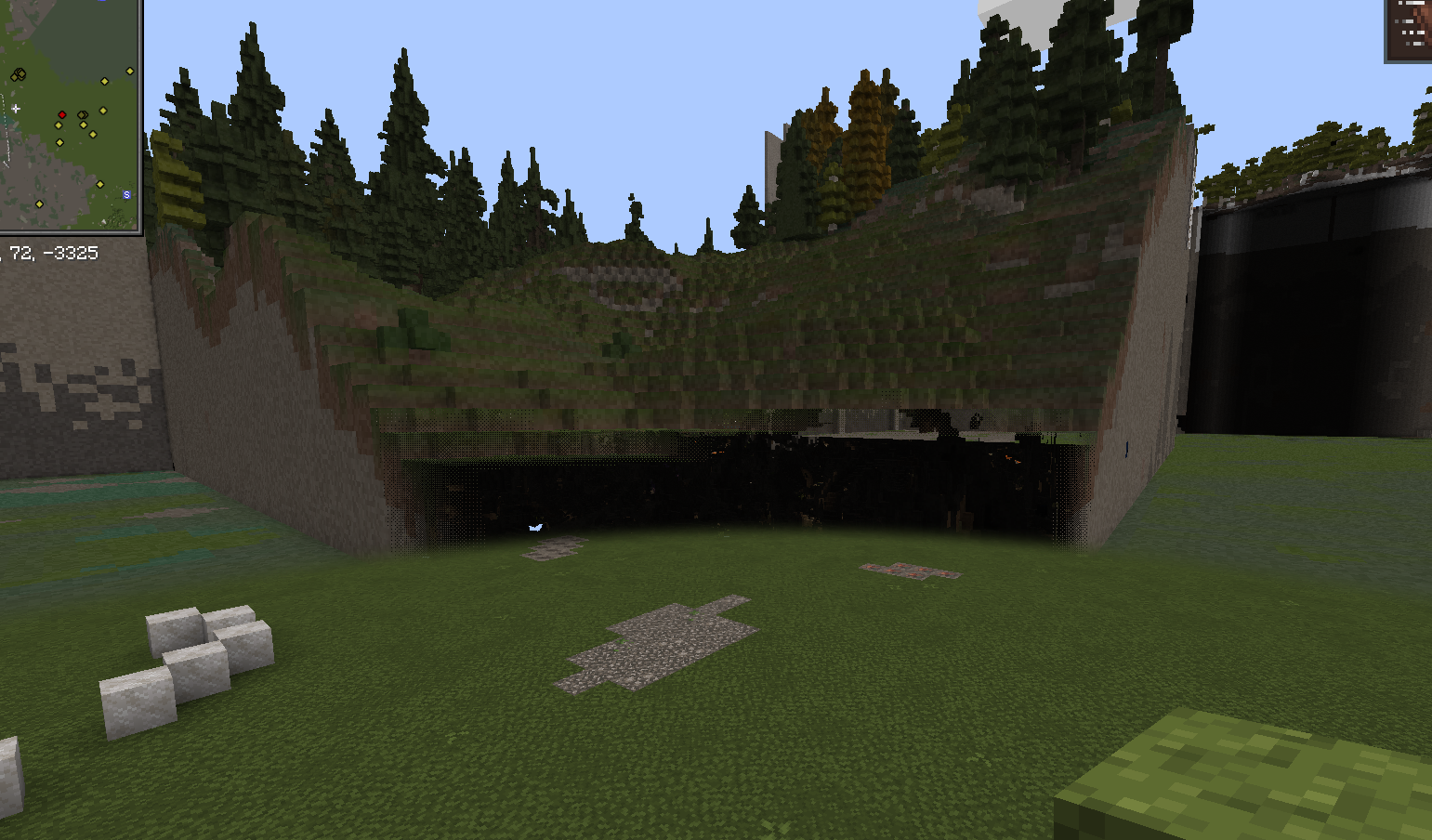The width and height of the screenshot is (1432, 840).
Task: Click the upper-right yellow waypoint on the minimap
Action: tap(130, 71)
